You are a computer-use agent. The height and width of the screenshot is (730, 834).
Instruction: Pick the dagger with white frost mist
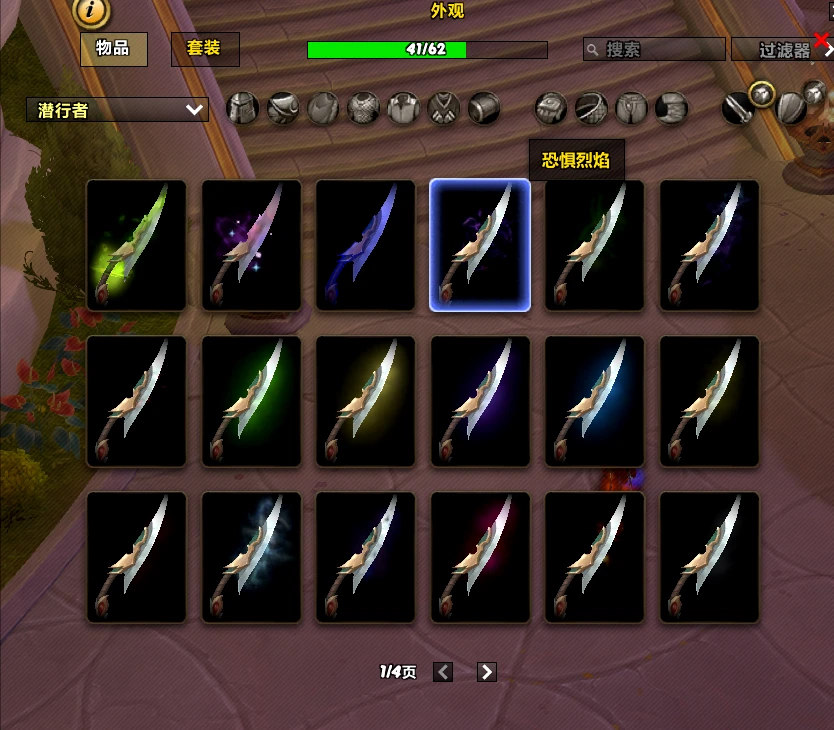(251, 557)
